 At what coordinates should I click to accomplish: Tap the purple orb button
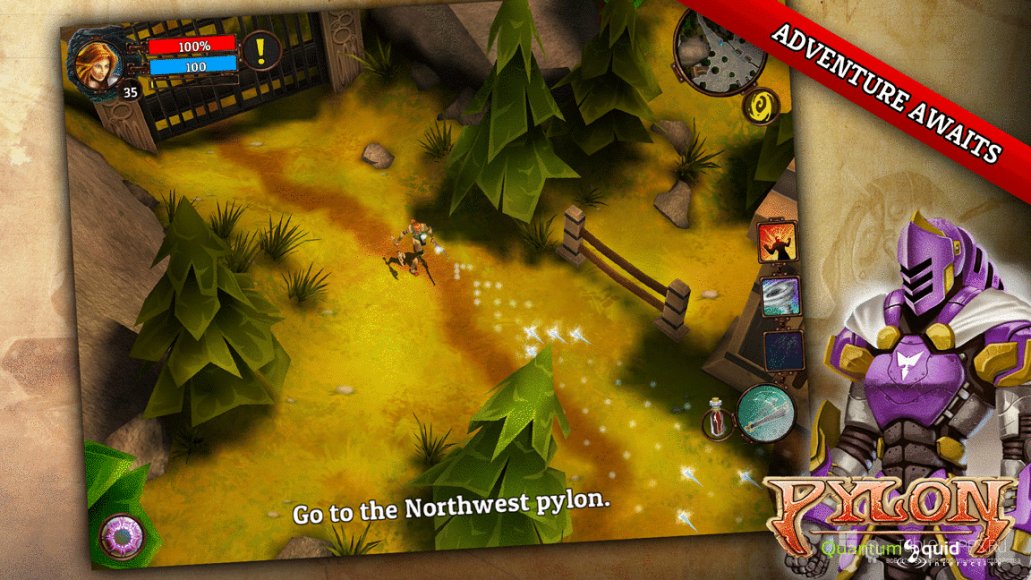click(x=123, y=536)
